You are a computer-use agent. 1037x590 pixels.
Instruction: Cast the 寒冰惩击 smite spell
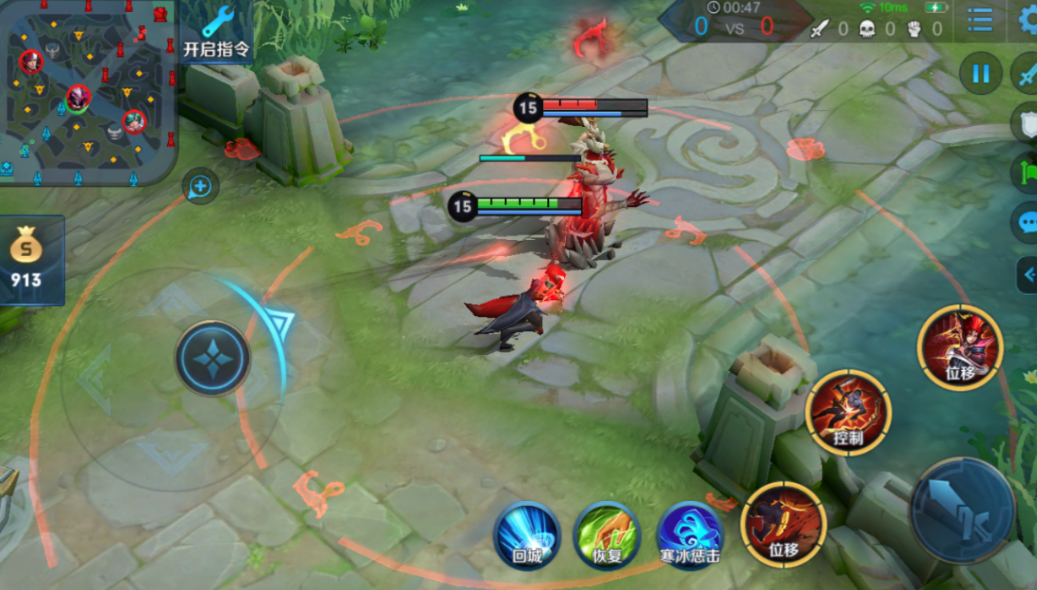coord(689,535)
